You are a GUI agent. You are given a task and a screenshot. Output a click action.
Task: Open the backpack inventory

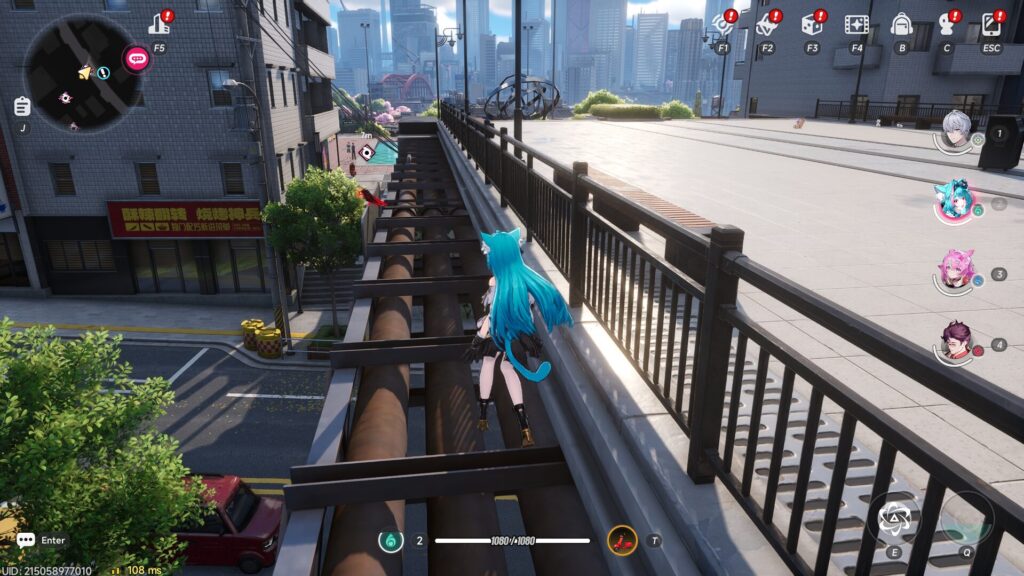pyautogui.click(x=901, y=24)
